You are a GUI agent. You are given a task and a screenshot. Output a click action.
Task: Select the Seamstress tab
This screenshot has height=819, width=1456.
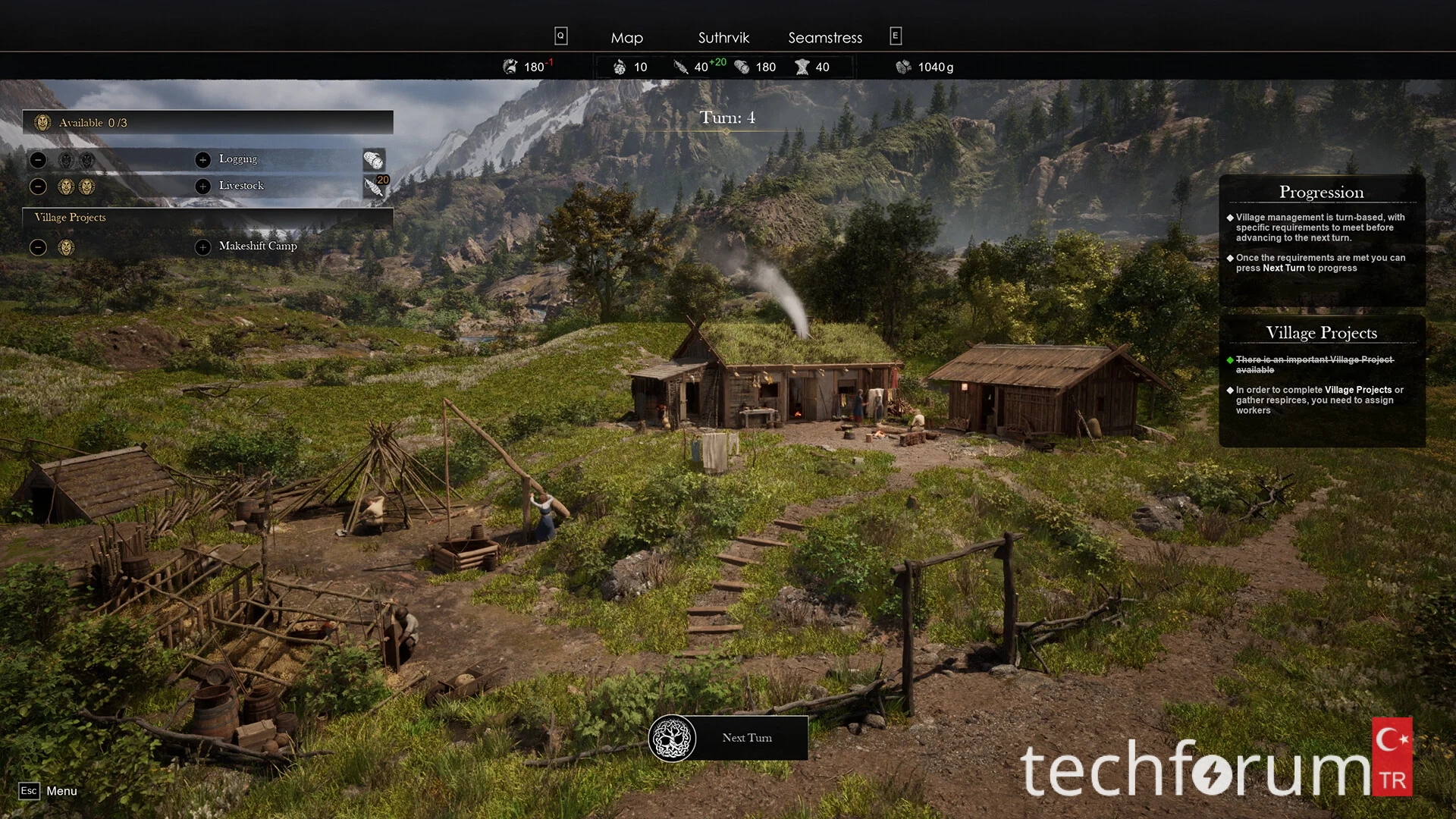pyautogui.click(x=825, y=38)
